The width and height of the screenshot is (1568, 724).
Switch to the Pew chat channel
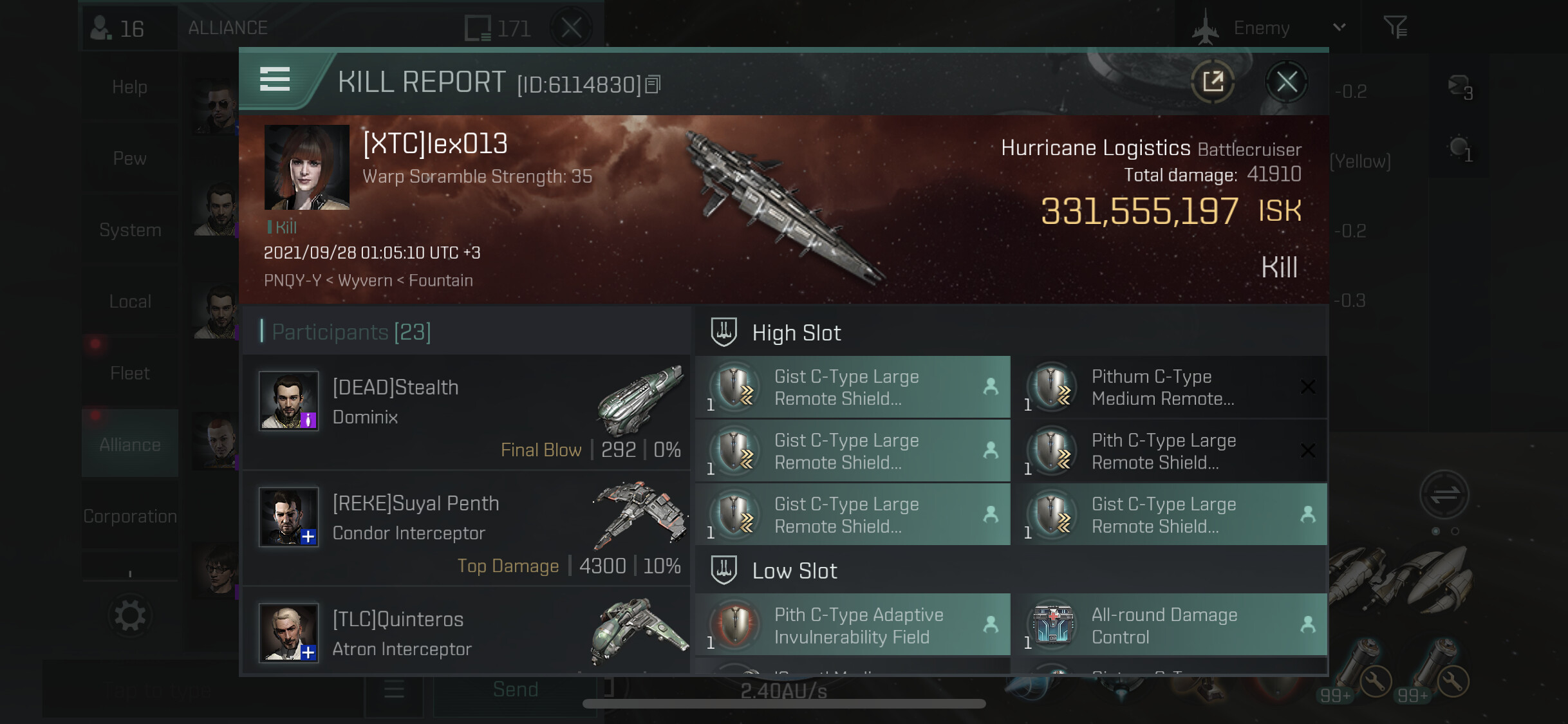[x=130, y=158]
